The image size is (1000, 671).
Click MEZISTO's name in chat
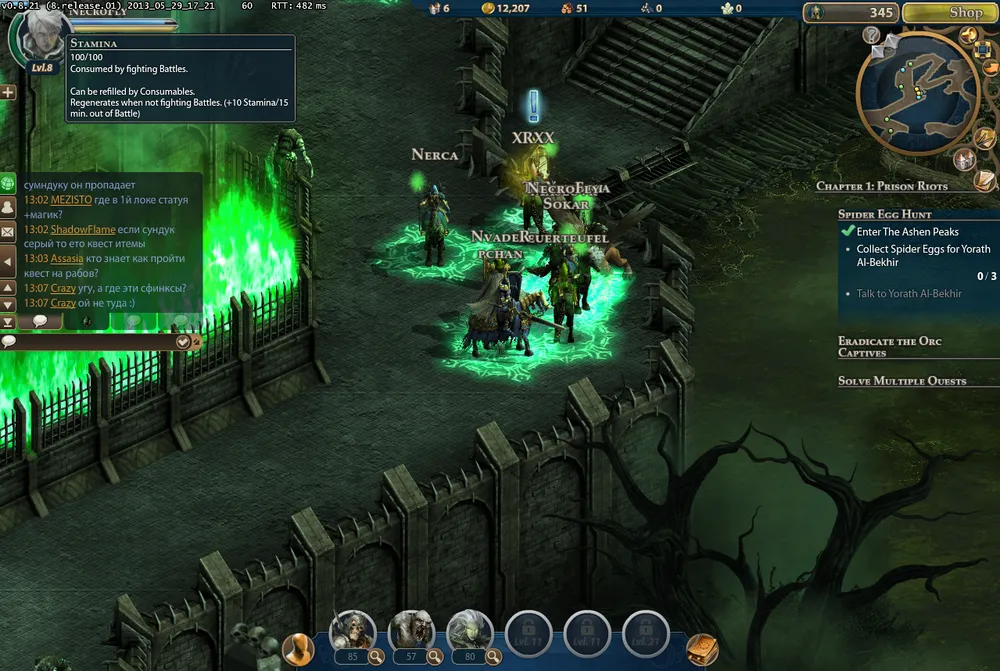coord(71,200)
